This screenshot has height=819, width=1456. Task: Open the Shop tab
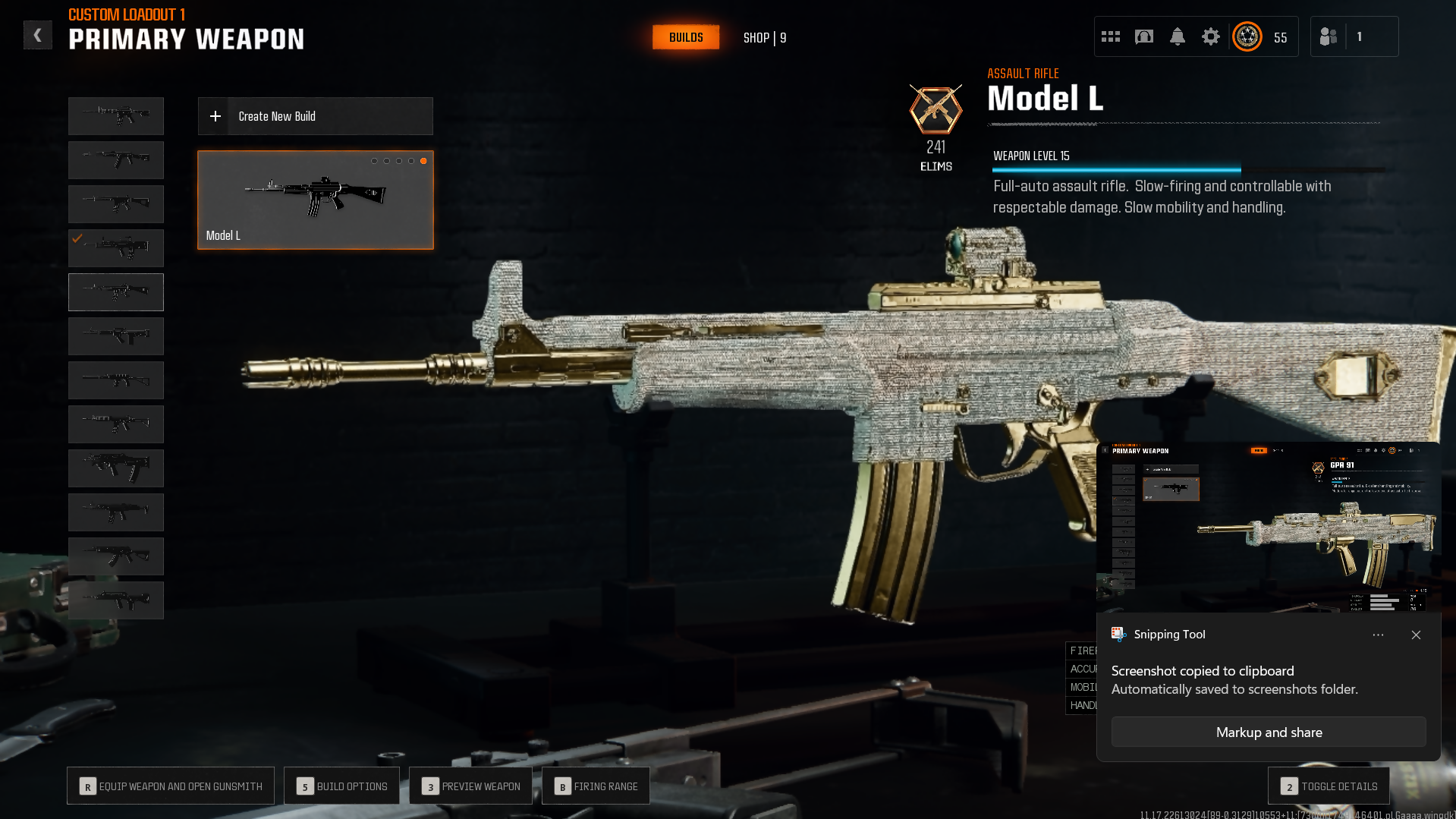pos(764,38)
